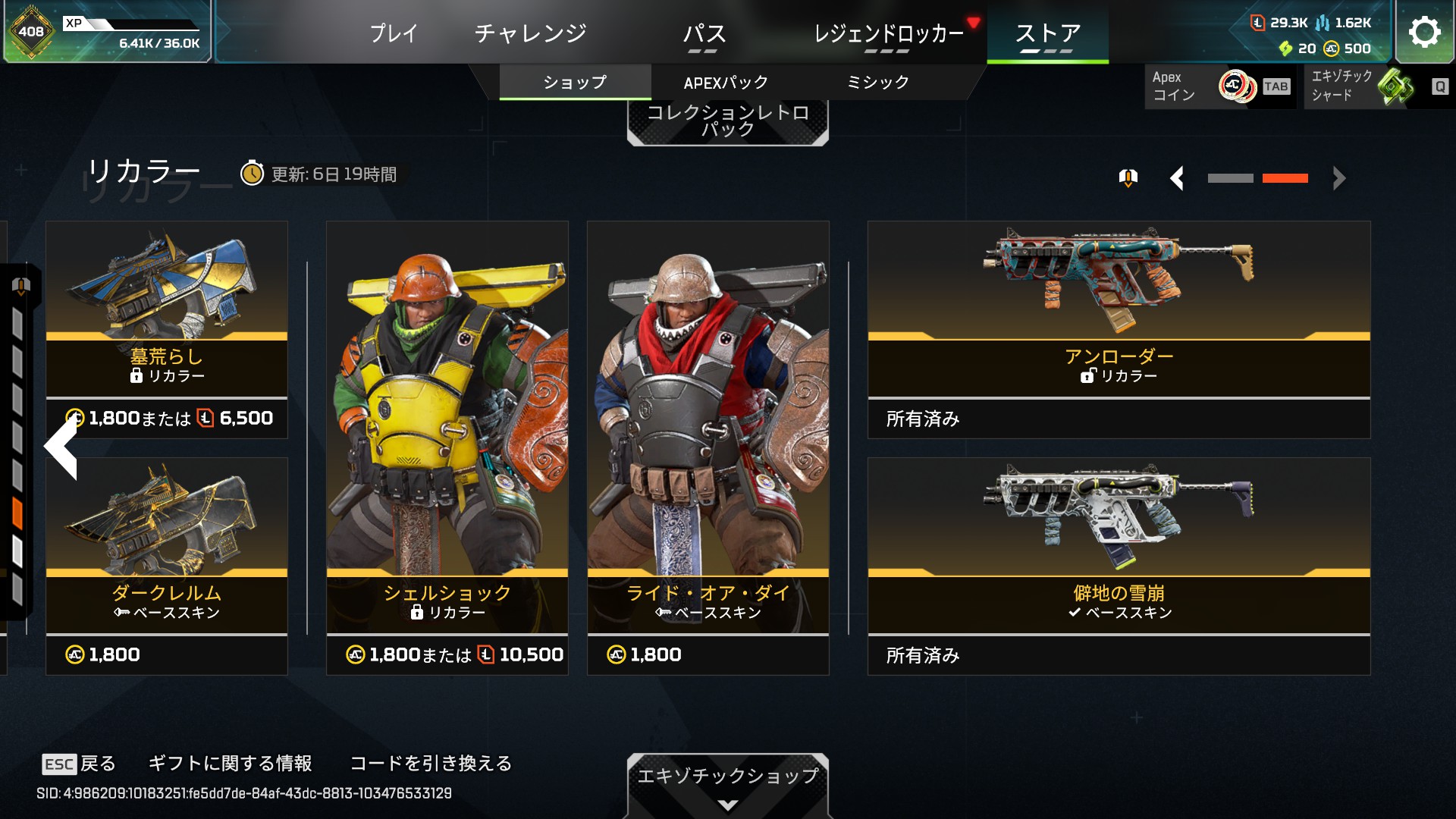Show the APEXパック sub-tab

coord(726,82)
